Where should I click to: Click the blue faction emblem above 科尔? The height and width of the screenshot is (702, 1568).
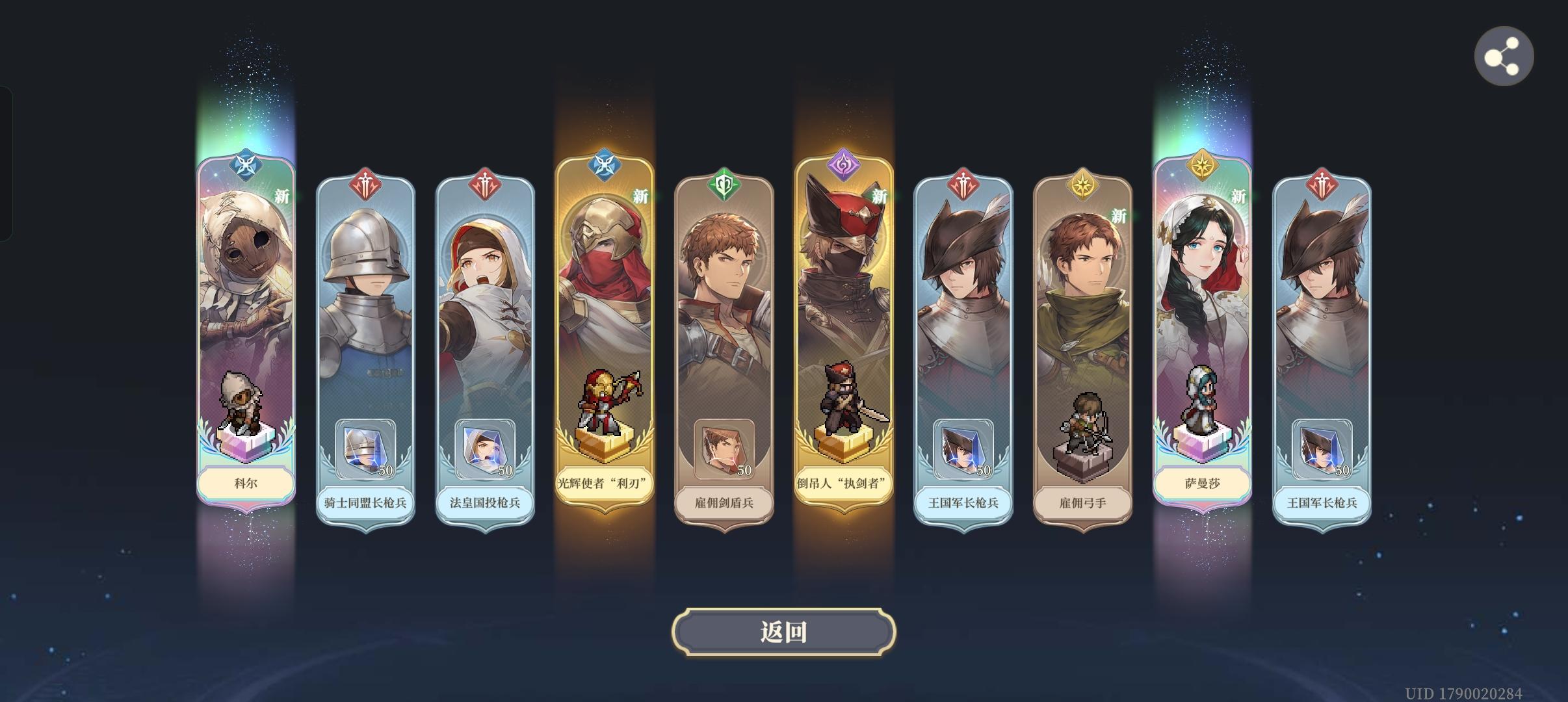tap(246, 164)
